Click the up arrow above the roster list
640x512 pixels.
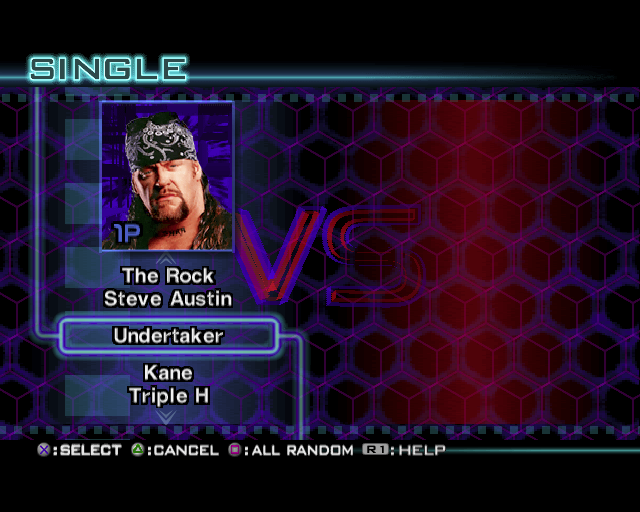click(168, 259)
